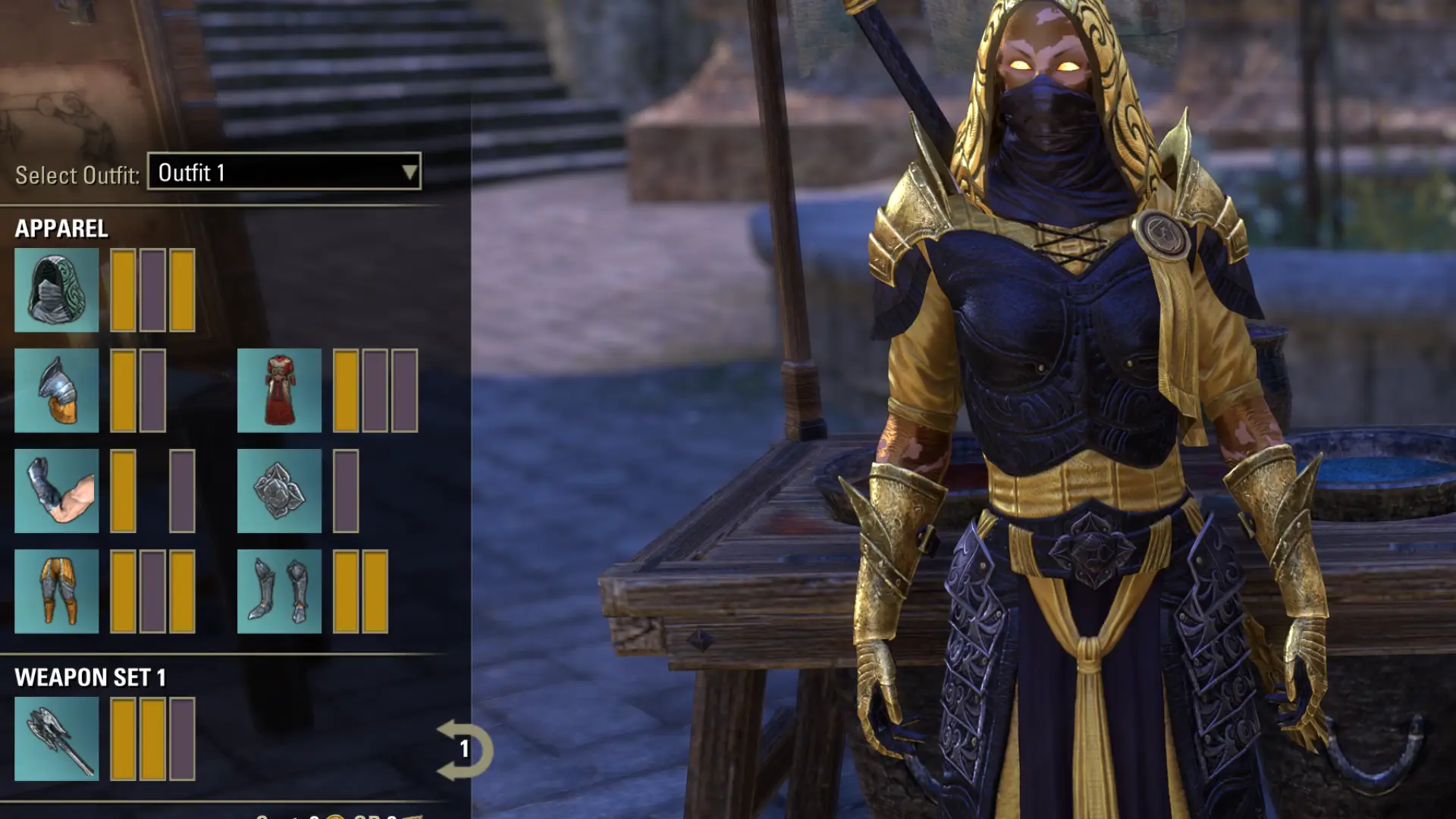This screenshot has height=819, width=1456.
Task: Click the purple middle dye slot of the hood
Action: [x=152, y=290]
